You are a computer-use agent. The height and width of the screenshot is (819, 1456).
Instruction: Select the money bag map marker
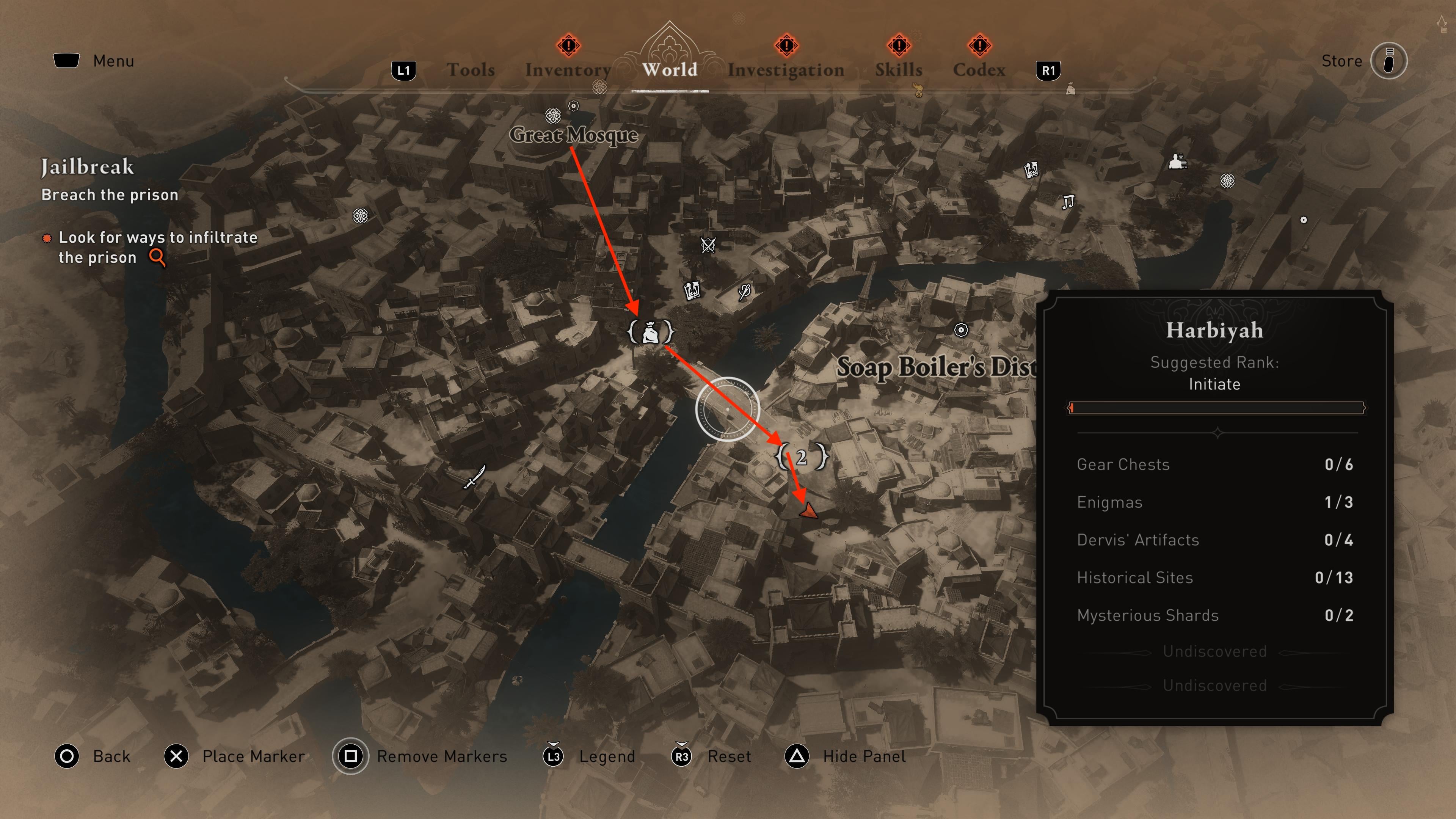tap(651, 332)
